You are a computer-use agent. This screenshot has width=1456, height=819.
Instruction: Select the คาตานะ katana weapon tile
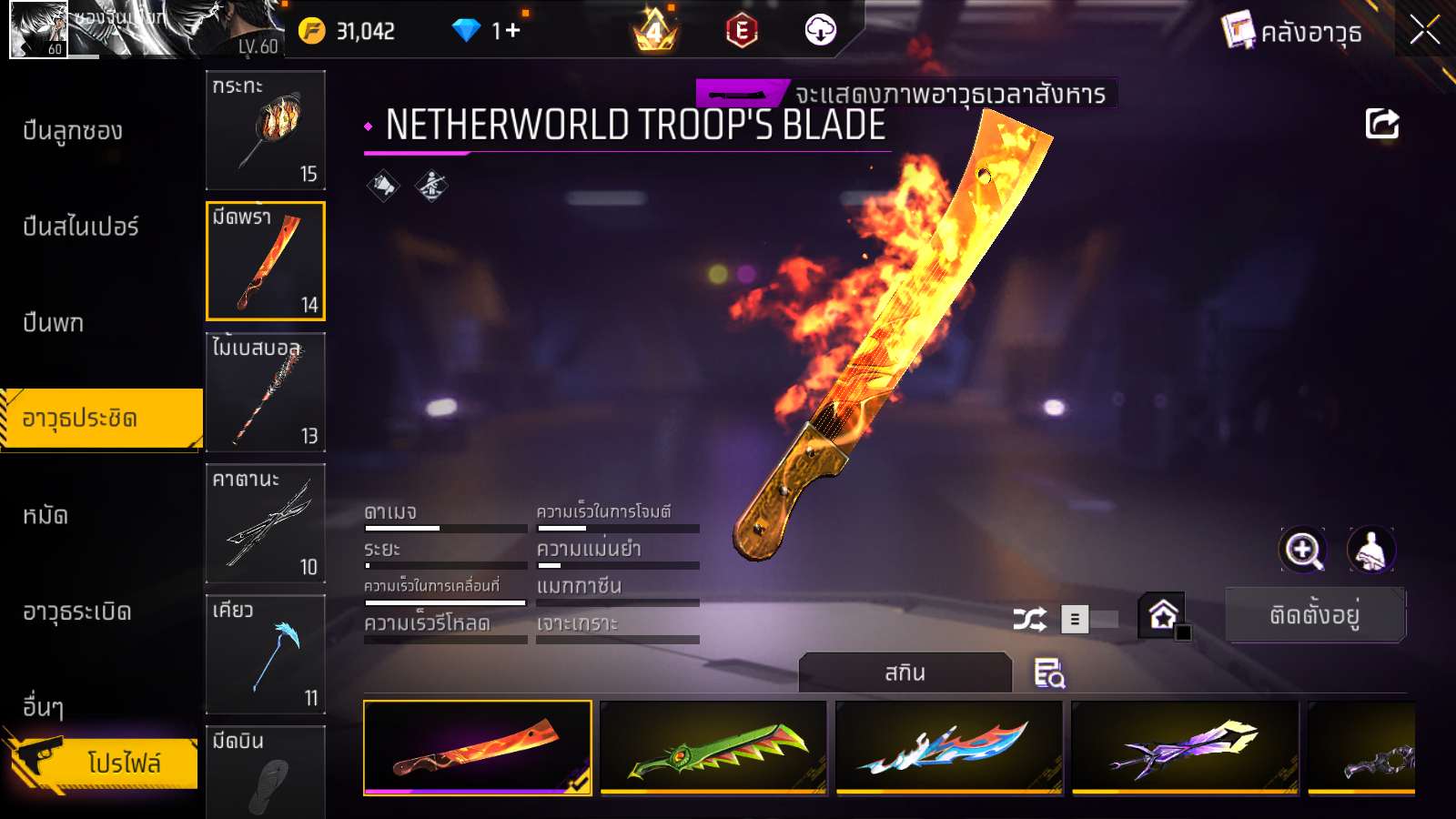265,522
